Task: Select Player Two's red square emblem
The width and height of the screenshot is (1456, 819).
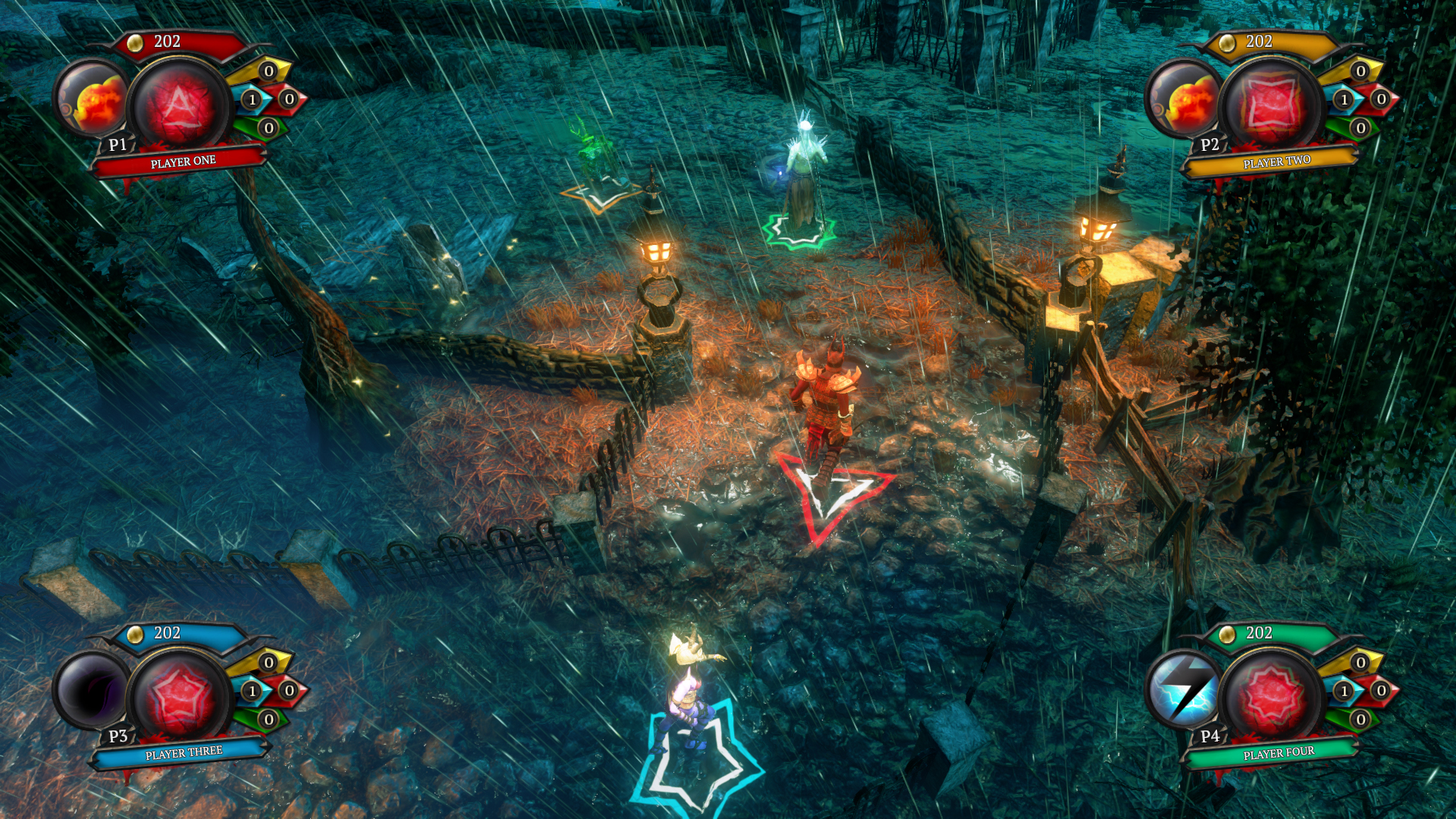Action: click(x=1272, y=104)
